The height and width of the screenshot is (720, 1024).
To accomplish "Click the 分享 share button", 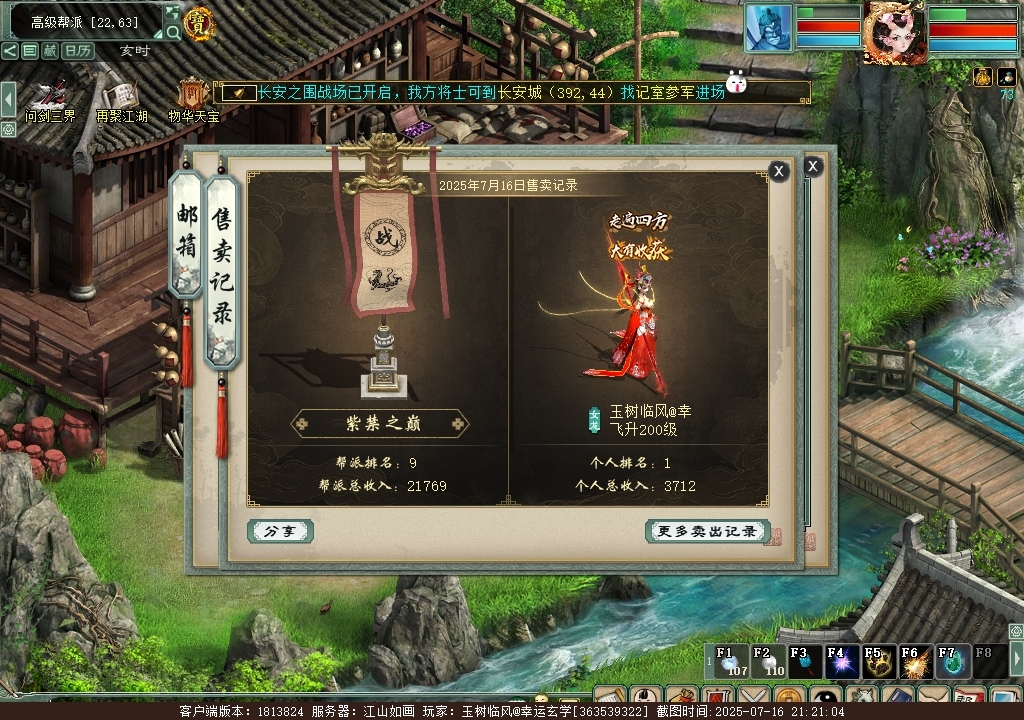I will click(x=280, y=531).
